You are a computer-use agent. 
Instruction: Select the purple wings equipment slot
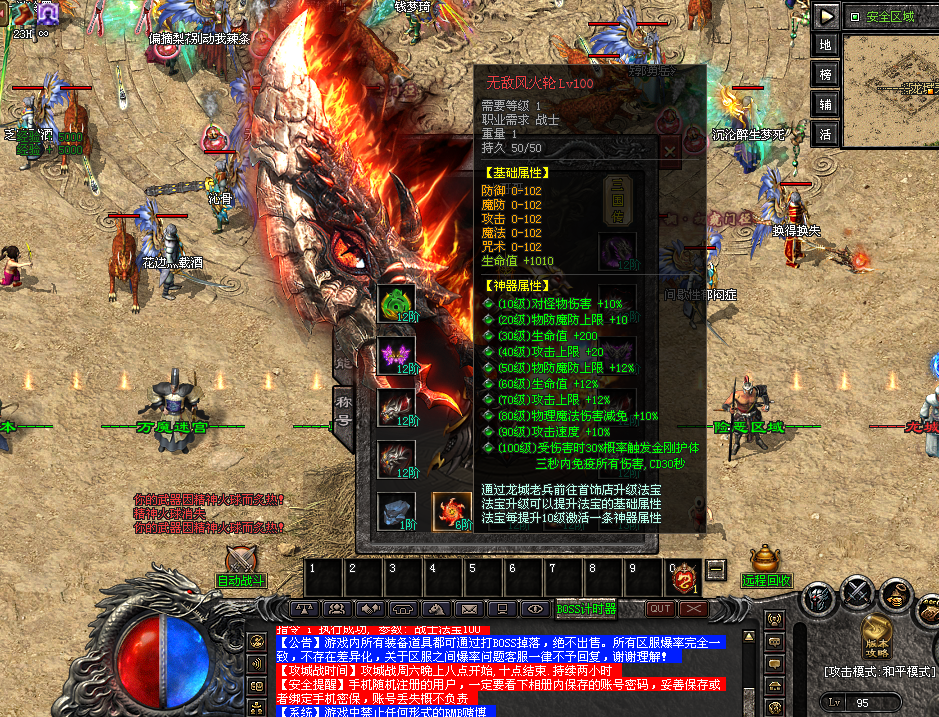point(396,356)
